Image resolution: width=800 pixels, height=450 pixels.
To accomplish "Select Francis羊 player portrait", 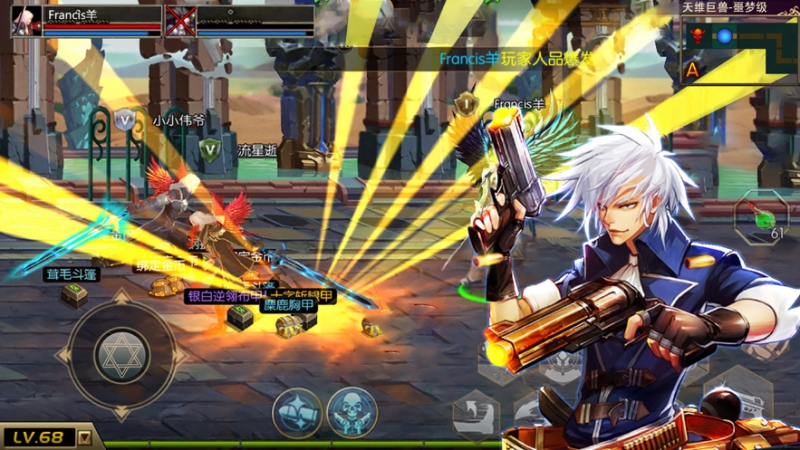I will [x=26, y=21].
